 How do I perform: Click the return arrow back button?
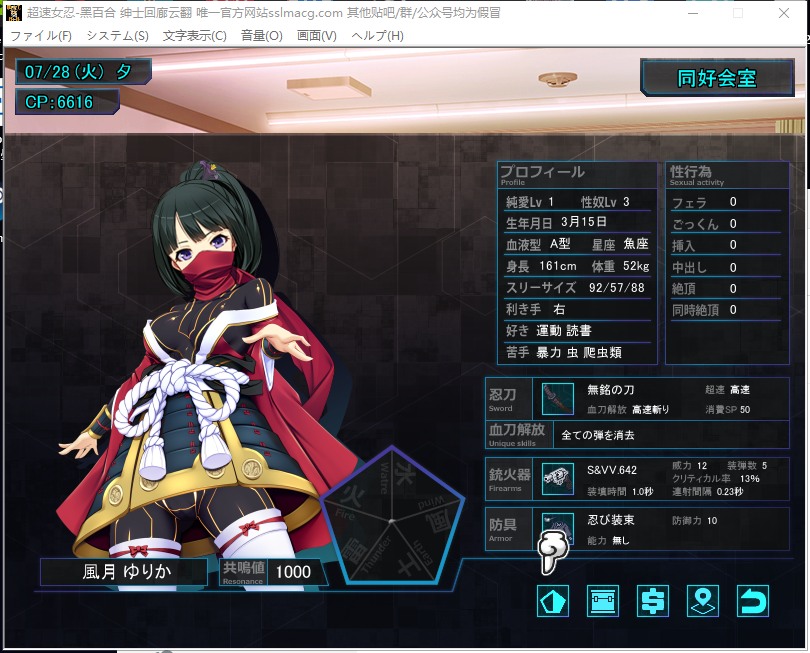point(752,601)
